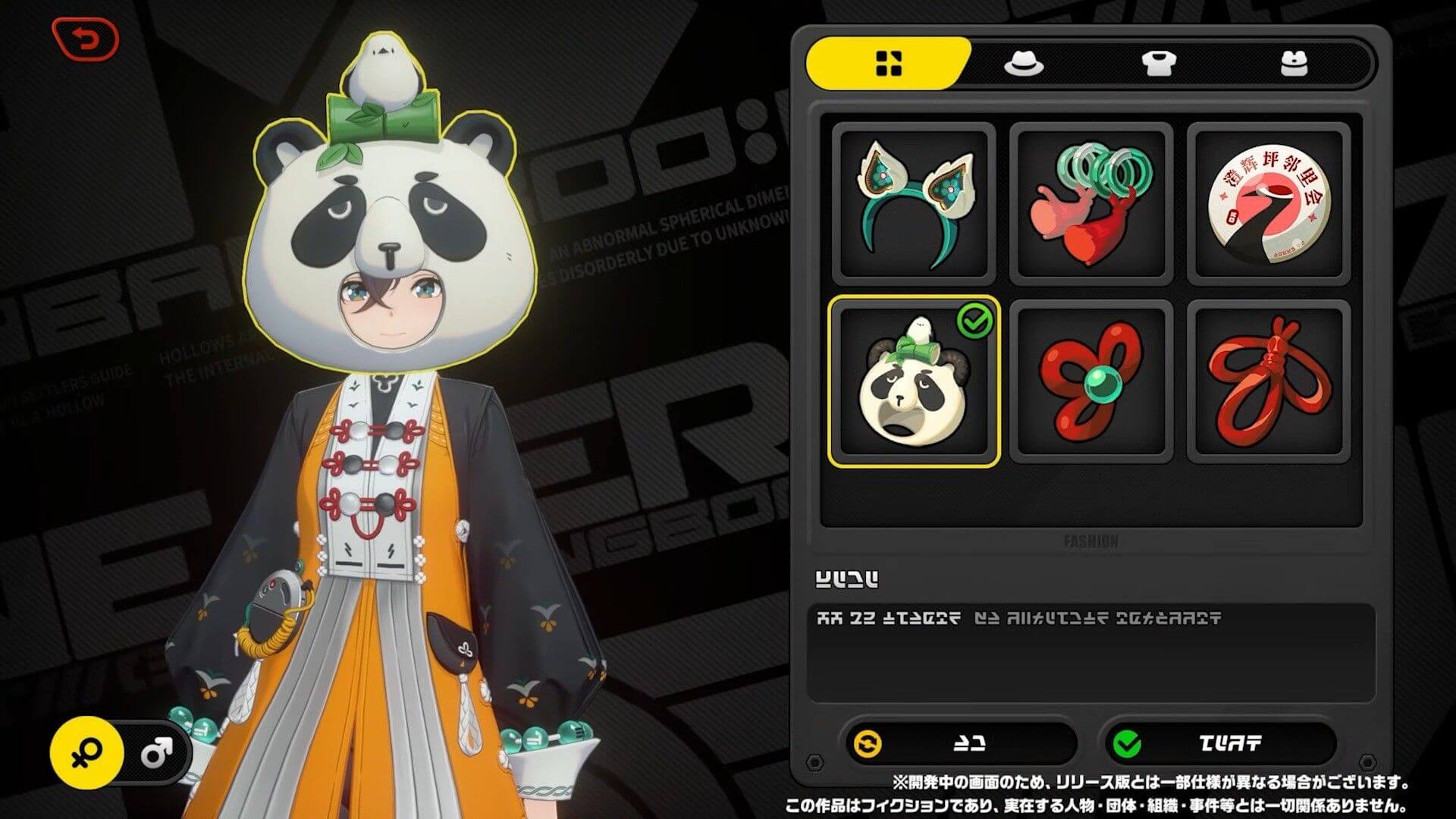Switch to the rightmost clothing tab

click(x=1295, y=64)
